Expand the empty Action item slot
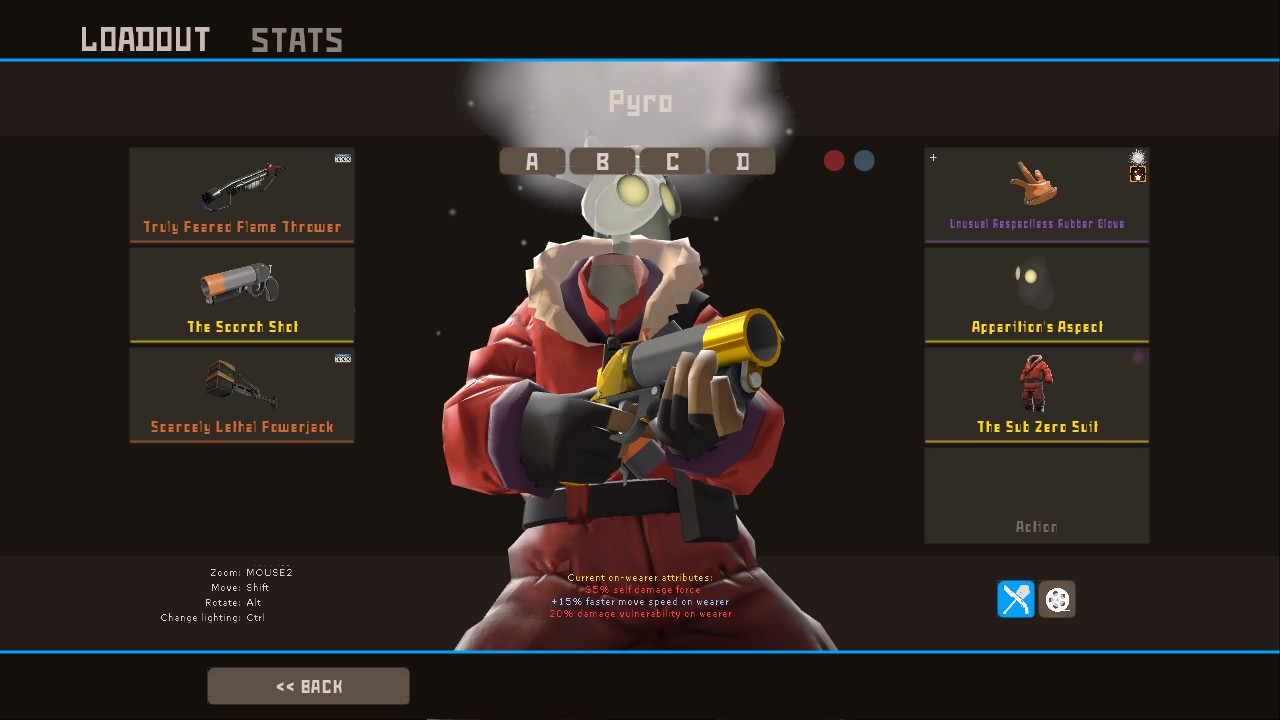 pyautogui.click(x=1036, y=494)
